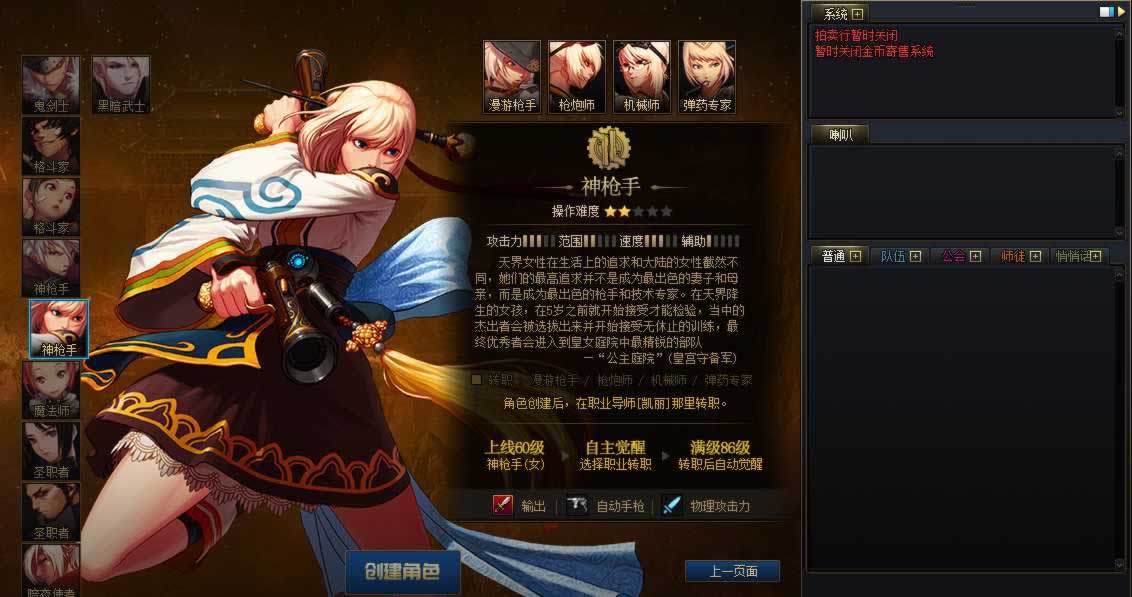1132x597 pixels.
Task: Choose the 枪炮师 subclass portrait
Action: tap(577, 76)
